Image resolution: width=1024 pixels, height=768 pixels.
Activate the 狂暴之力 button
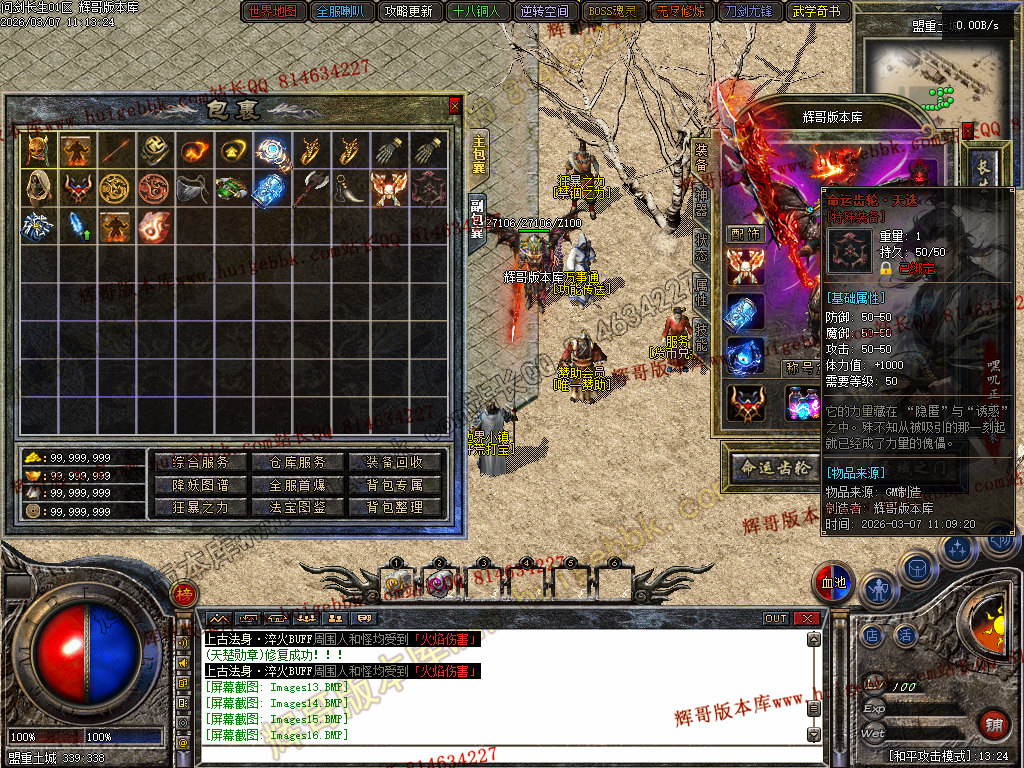tap(201, 507)
